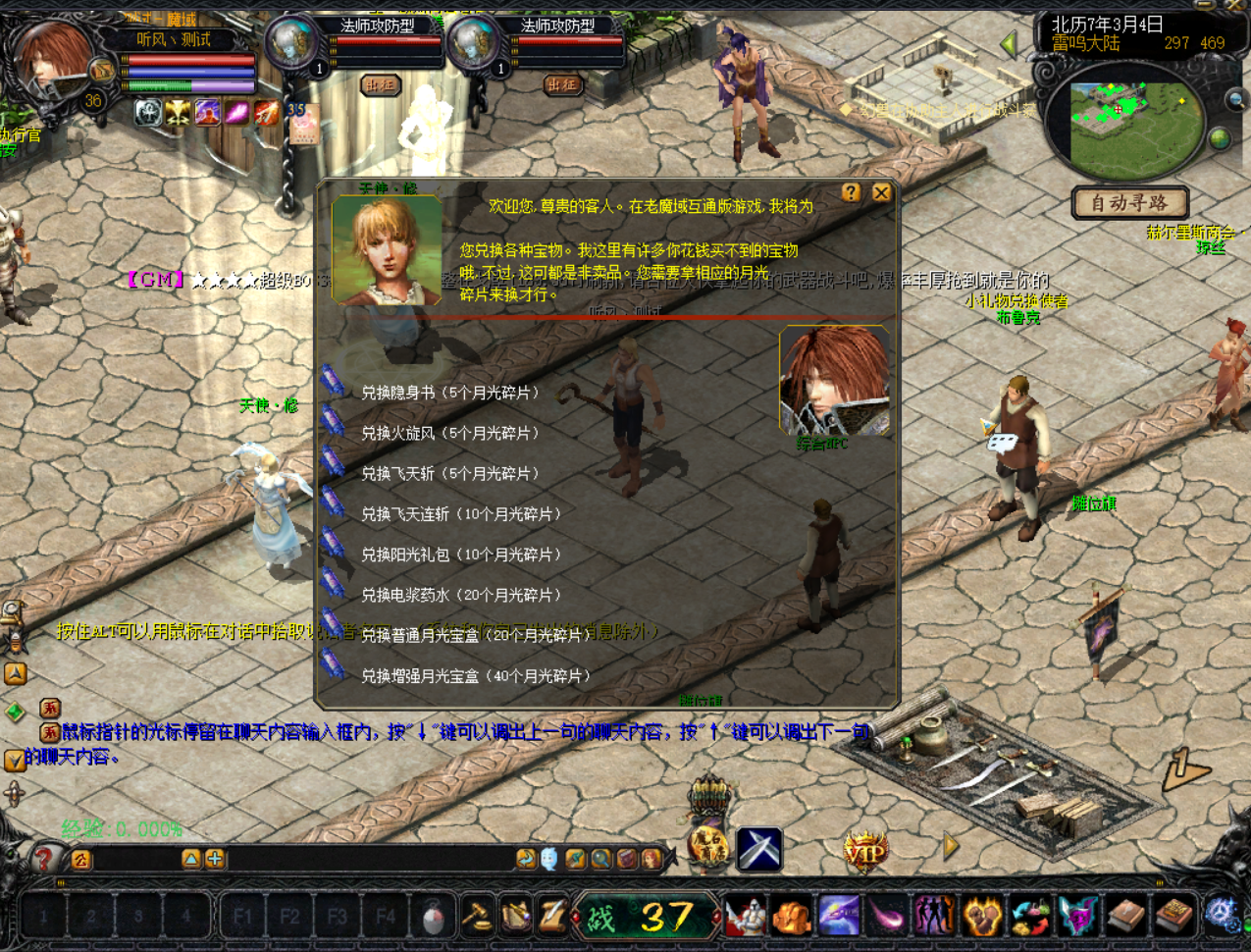Screen dimensions: 1251x952
Task: Exchange for 电浆药水 with 20 shards
Action: coord(460,595)
